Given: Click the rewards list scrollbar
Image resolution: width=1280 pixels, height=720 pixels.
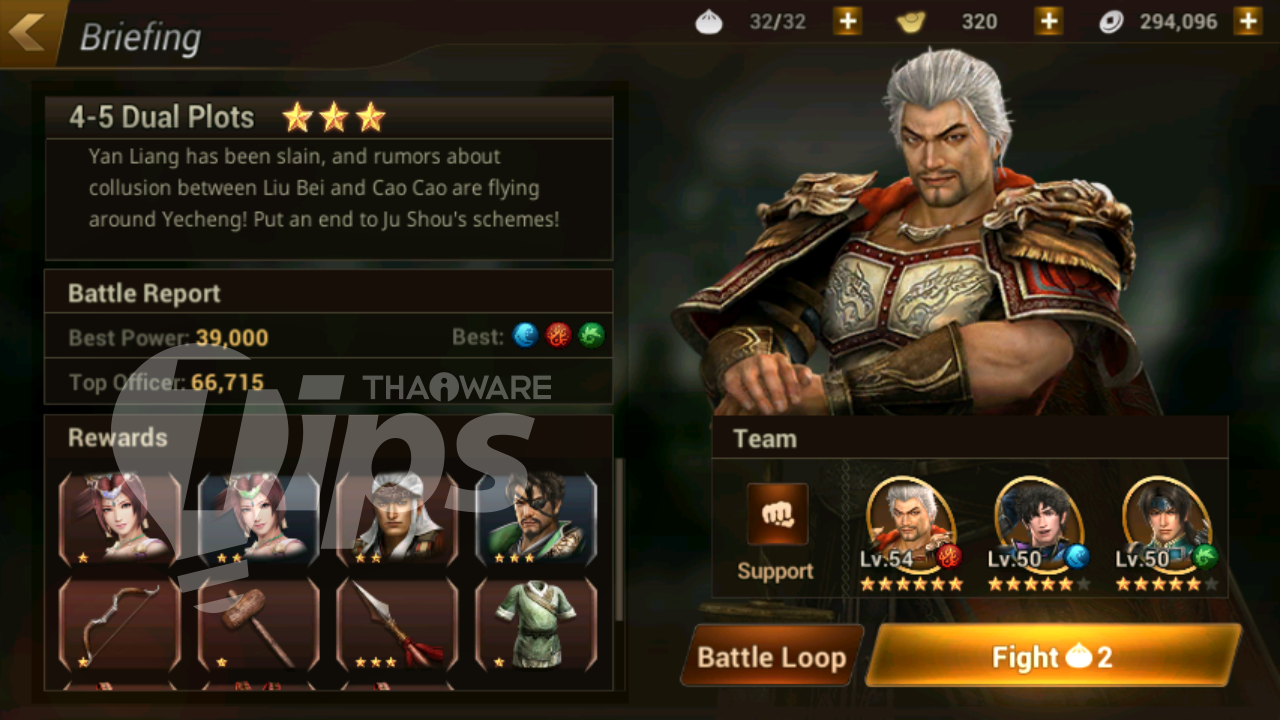Looking at the screenshot, I should 620,540.
